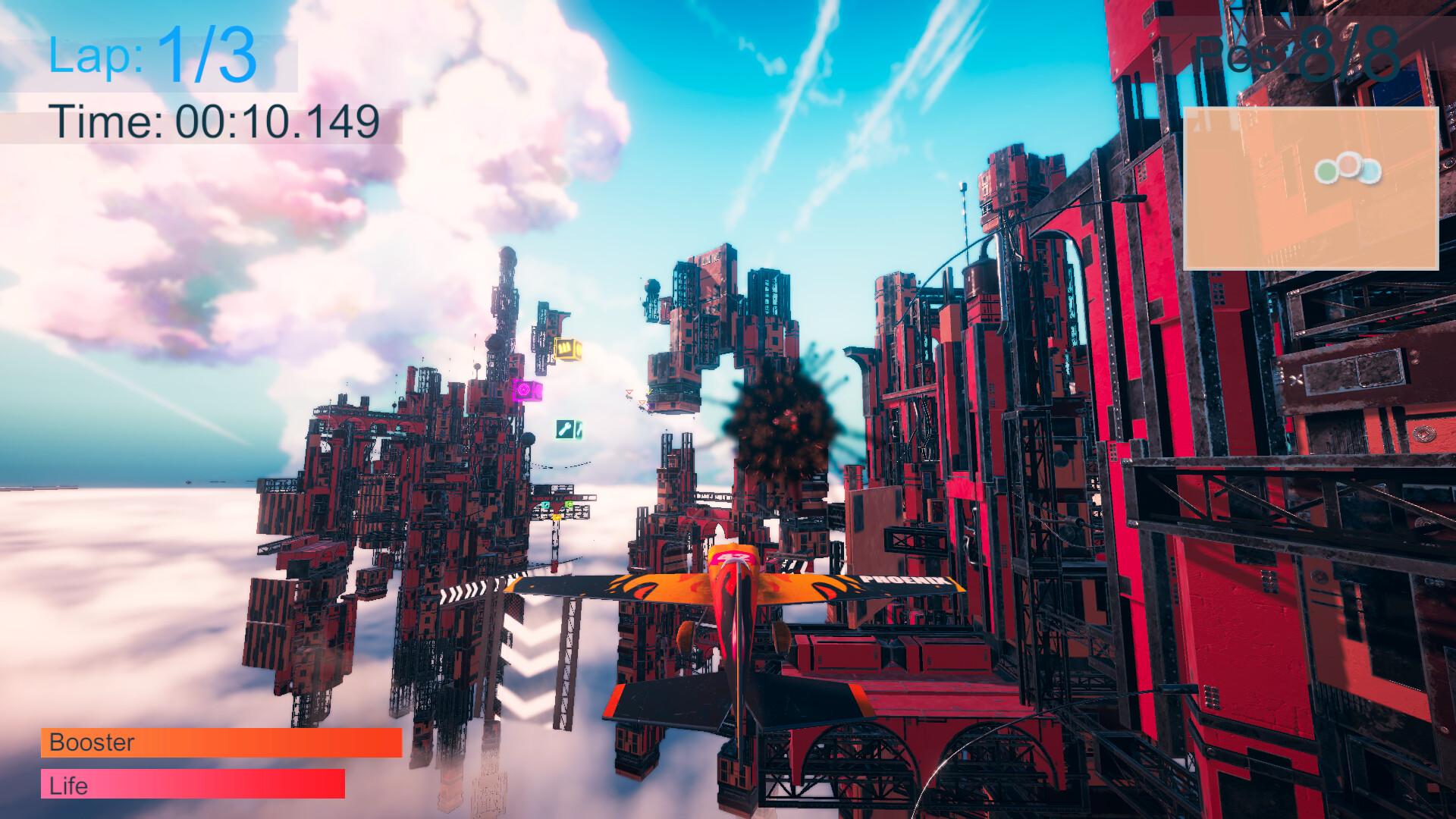
Task: Collect the yellow speed boost pickup cube
Action: click(567, 348)
